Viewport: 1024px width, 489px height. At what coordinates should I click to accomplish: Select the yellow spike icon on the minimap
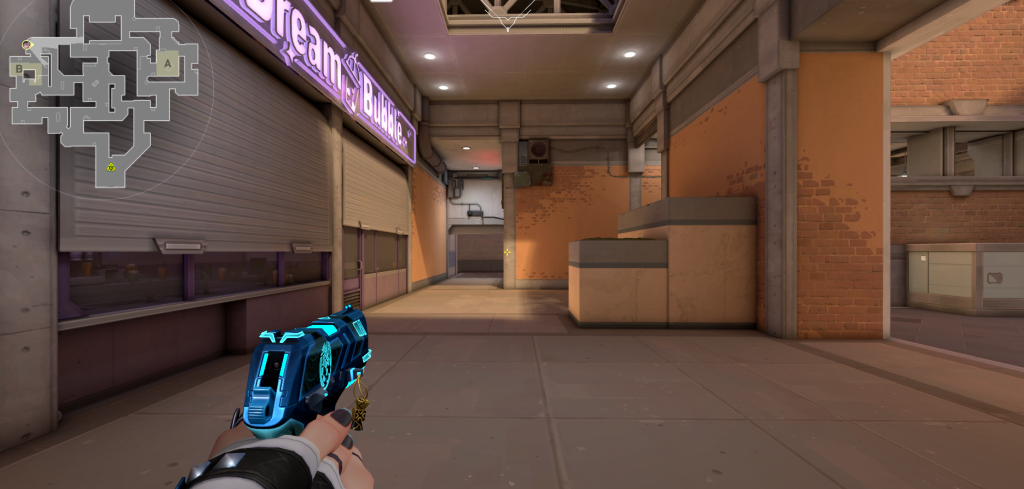tap(112, 167)
